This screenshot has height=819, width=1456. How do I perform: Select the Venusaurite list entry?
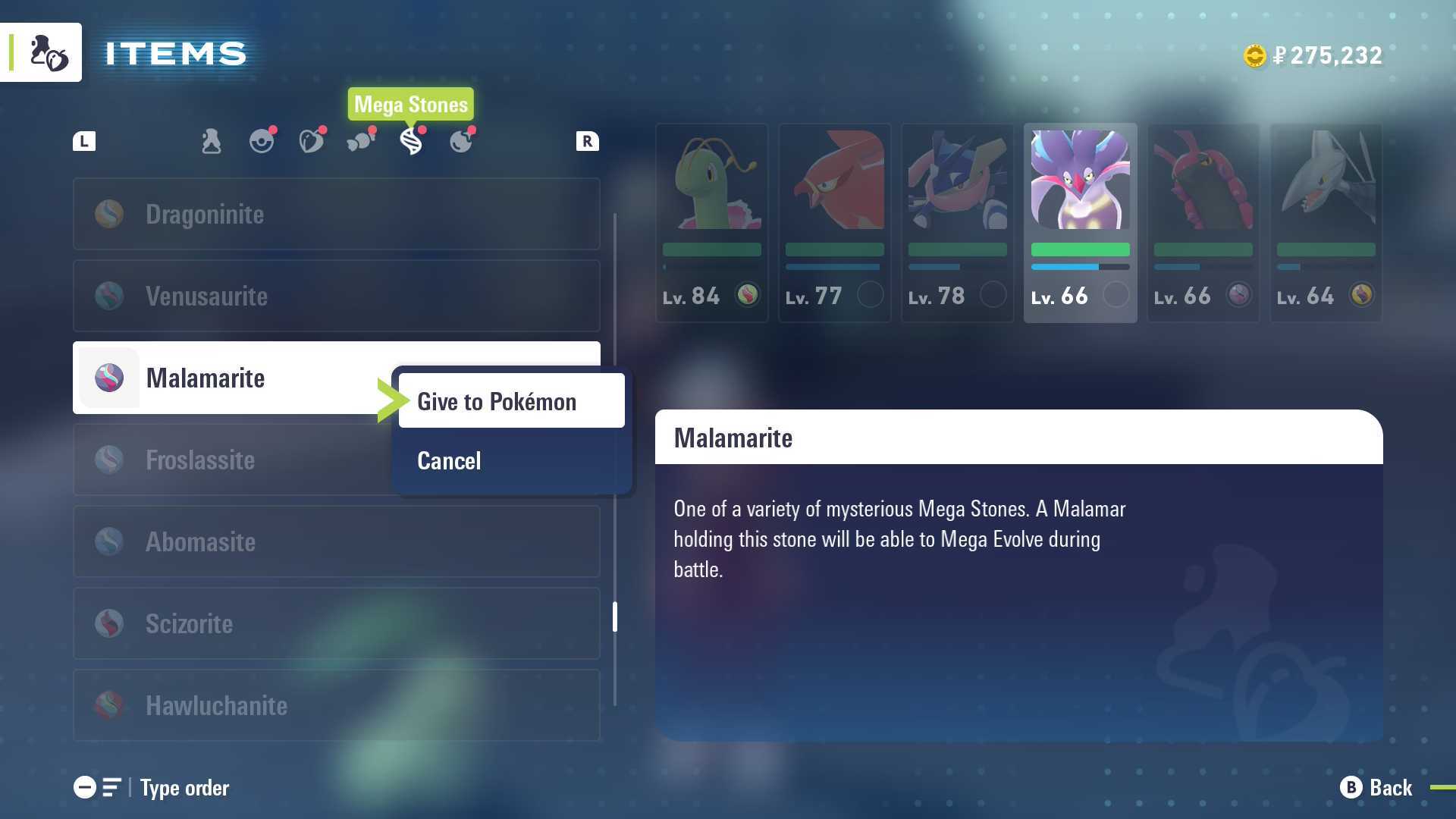pyautogui.click(x=336, y=297)
